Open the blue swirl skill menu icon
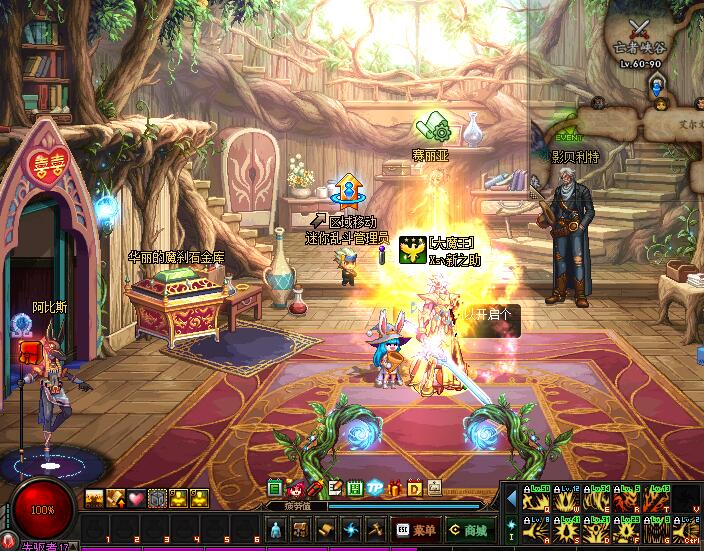The height and width of the screenshot is (551, 704). tap(352, 529)
